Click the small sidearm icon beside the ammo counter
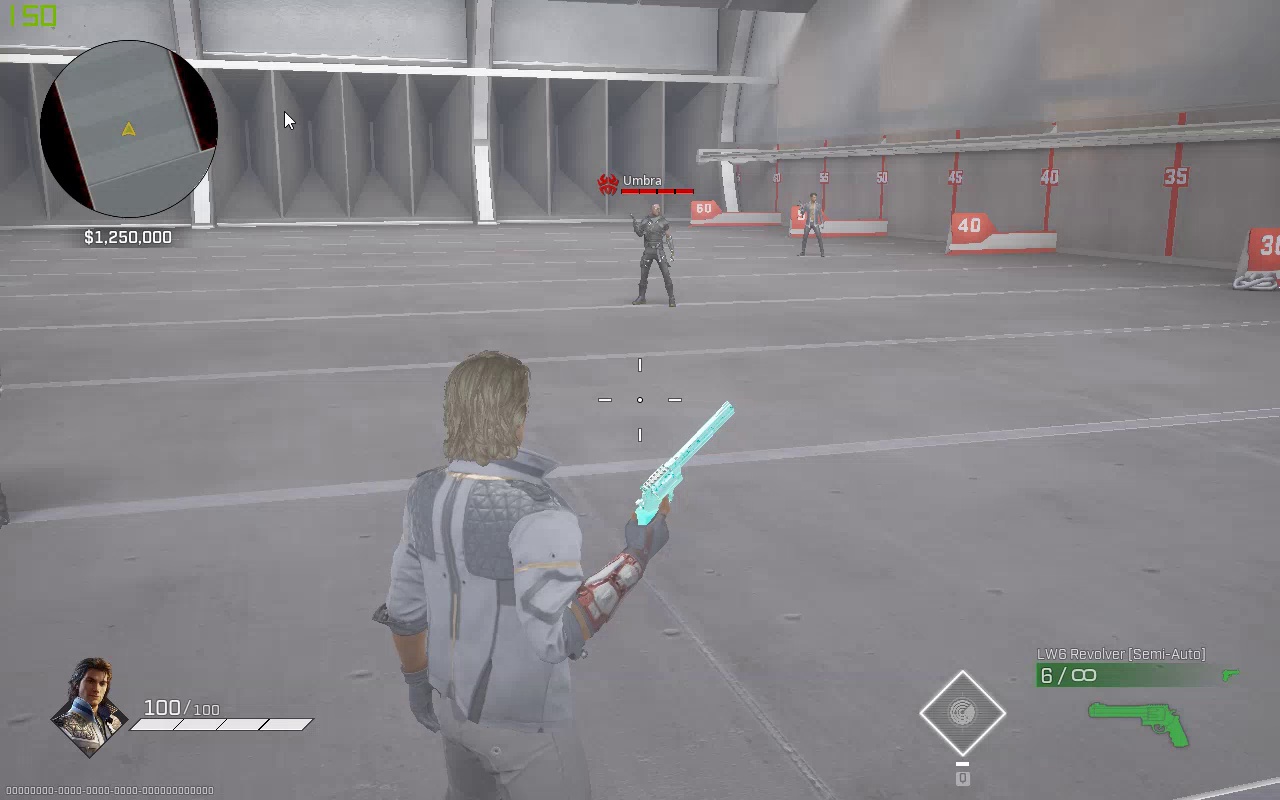The height and width of the screenshot is (800, 1280). click(1229, 676)
